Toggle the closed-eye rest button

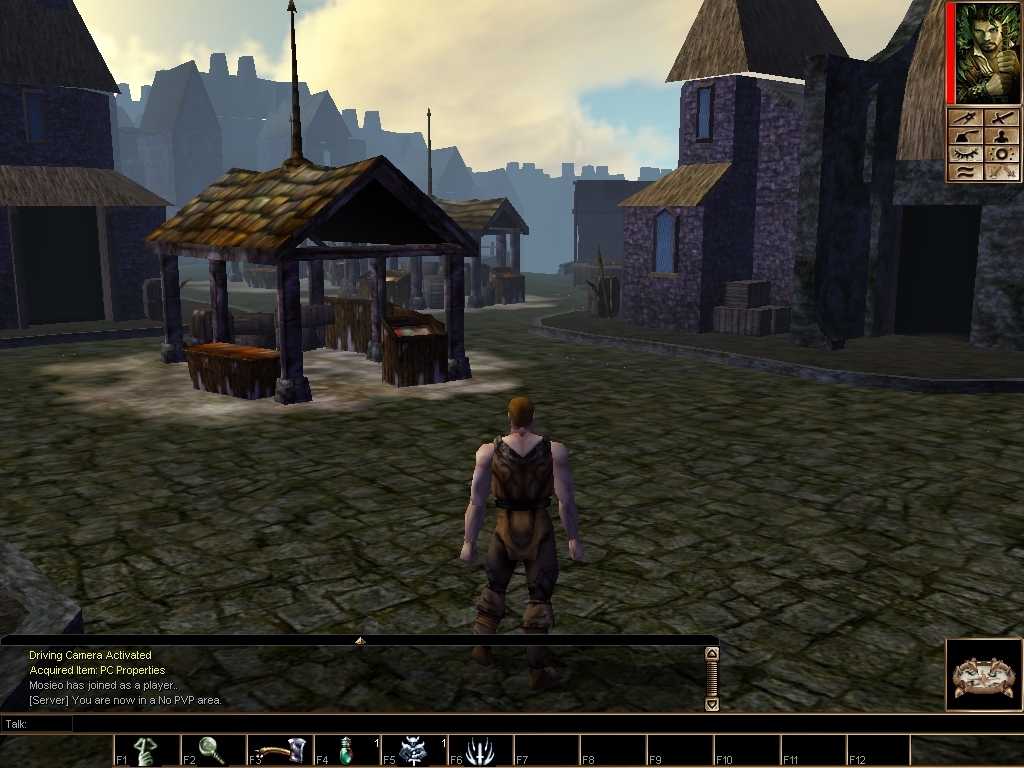tap(965, 154)
